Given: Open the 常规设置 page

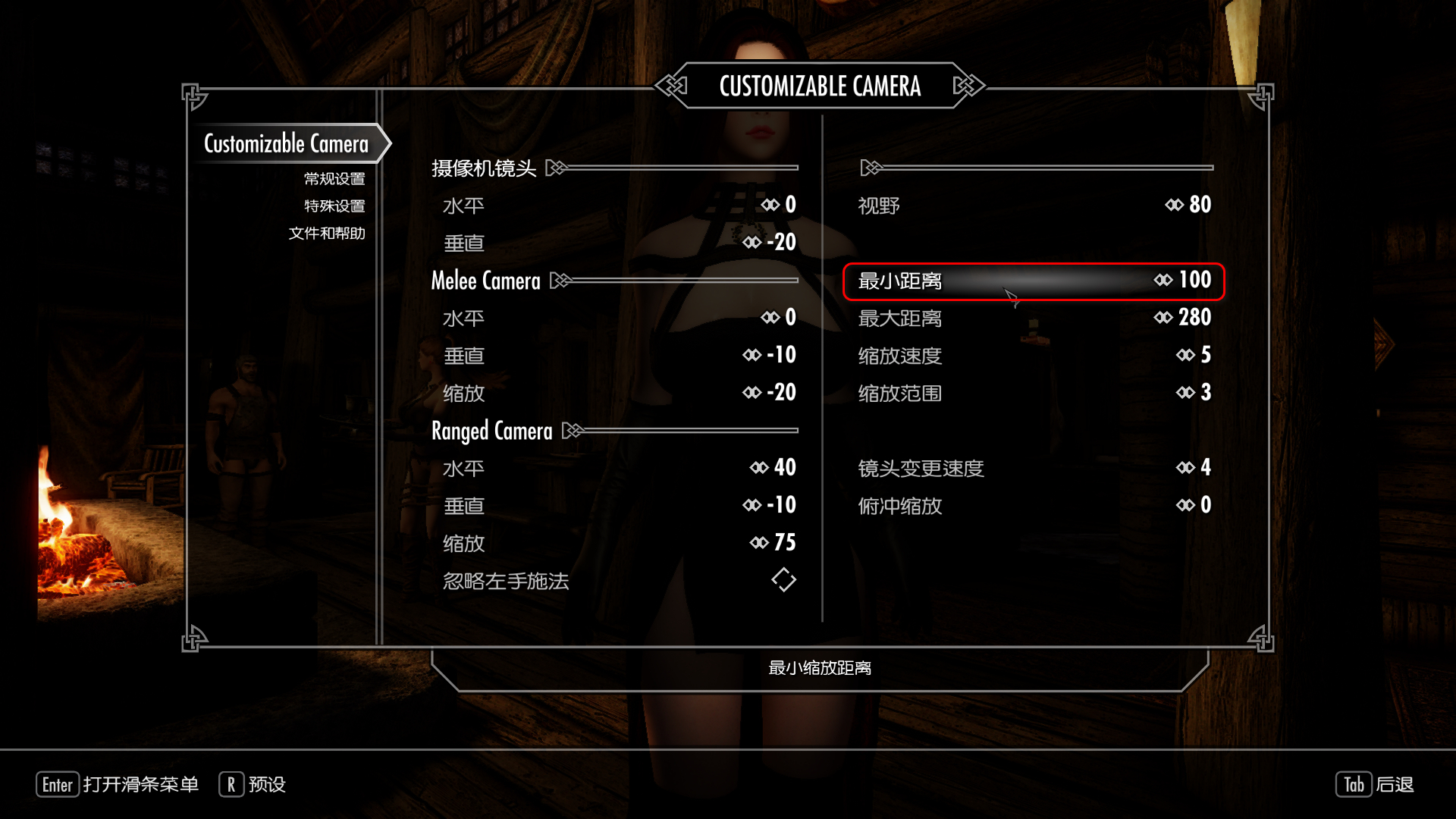Looking at the screenshot, I should click(334, 179).
